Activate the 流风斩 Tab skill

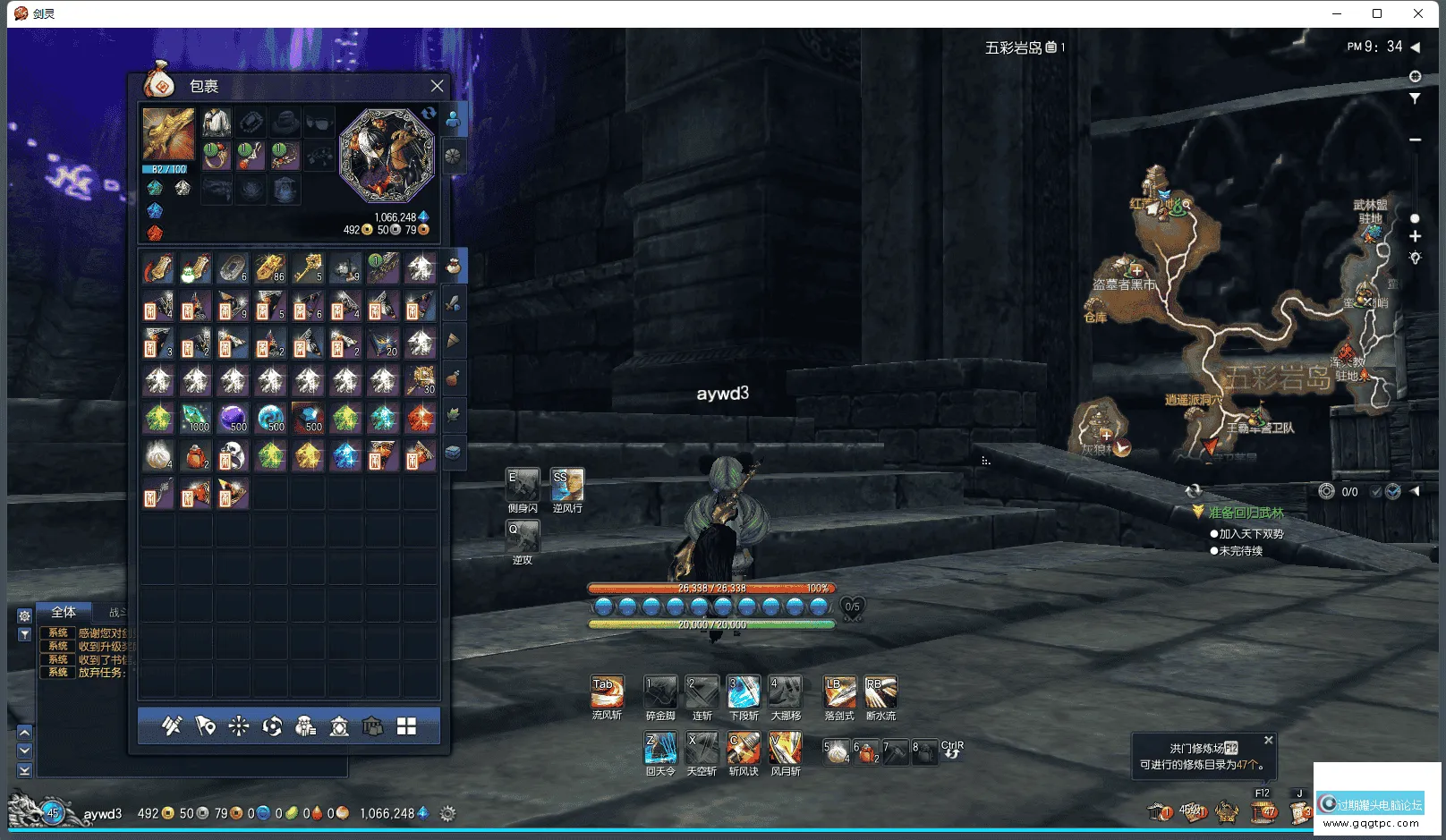[x=607, y=692]
